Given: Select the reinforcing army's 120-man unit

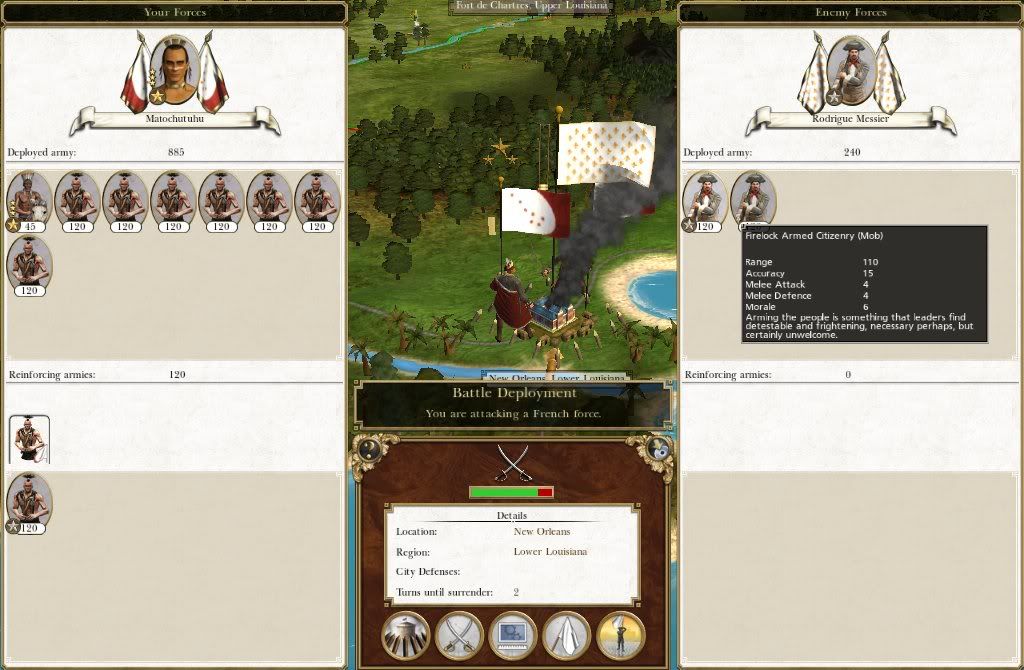Looking at the screenshot, I should click(29, 503).
